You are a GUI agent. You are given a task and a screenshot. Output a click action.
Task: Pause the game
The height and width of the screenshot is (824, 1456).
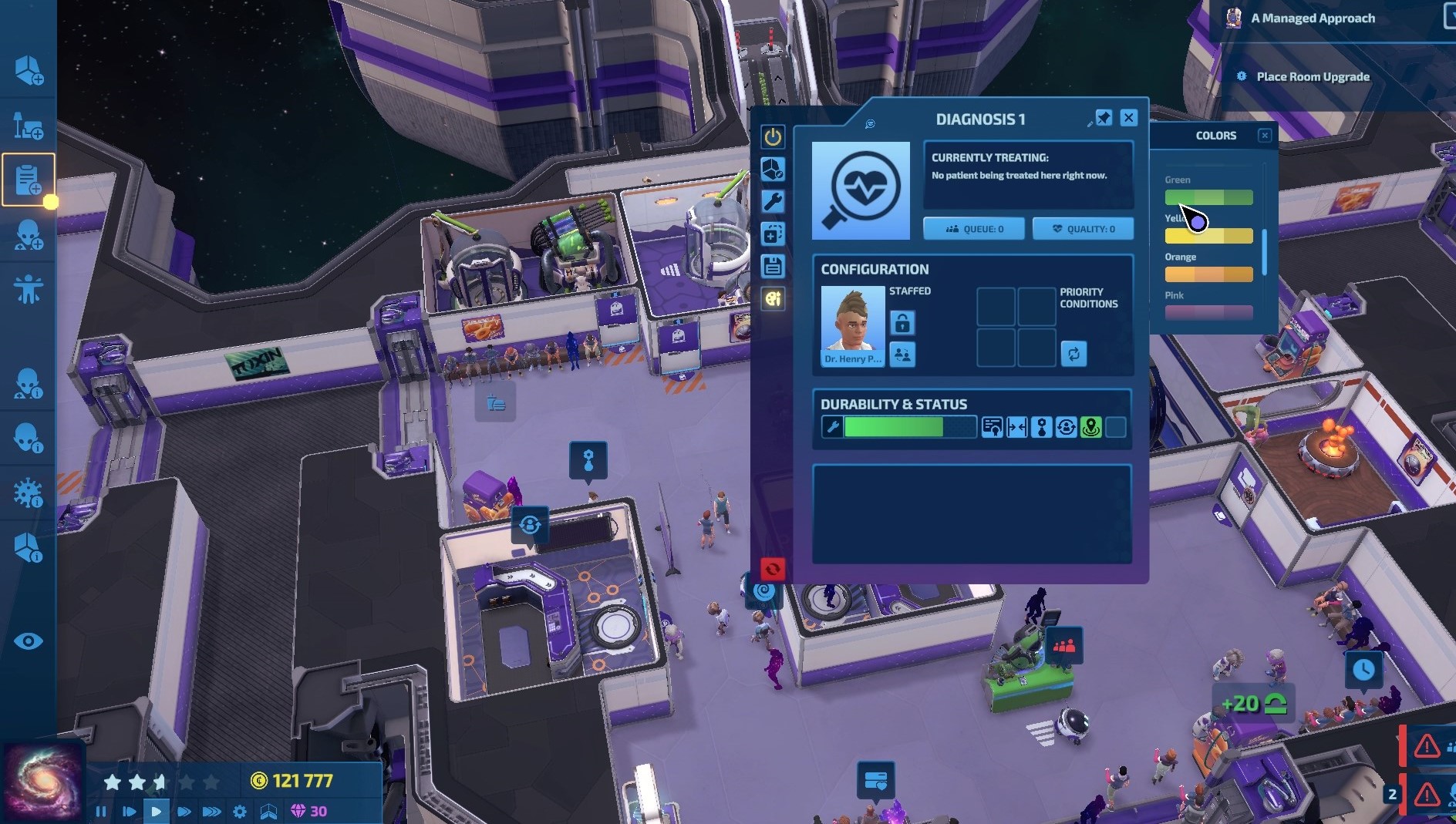coord(101,811)
